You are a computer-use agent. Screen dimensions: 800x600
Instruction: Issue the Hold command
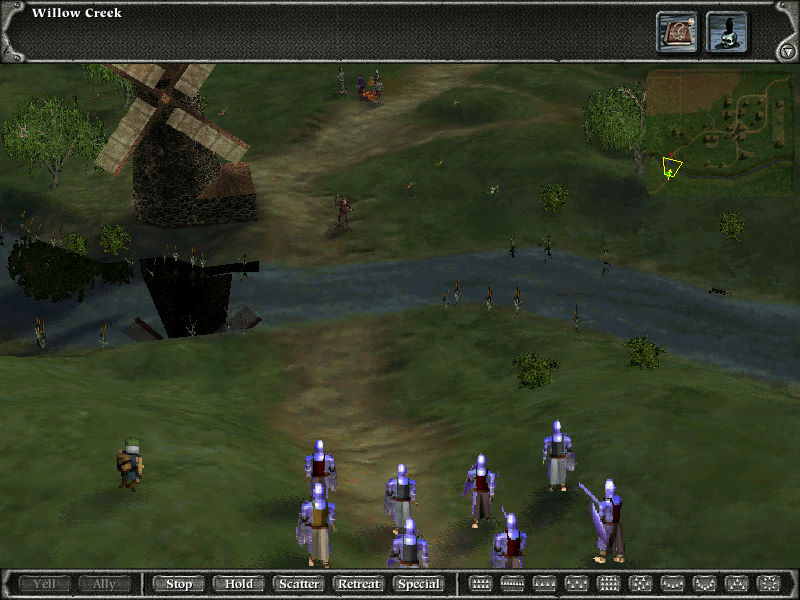point(239,583)
